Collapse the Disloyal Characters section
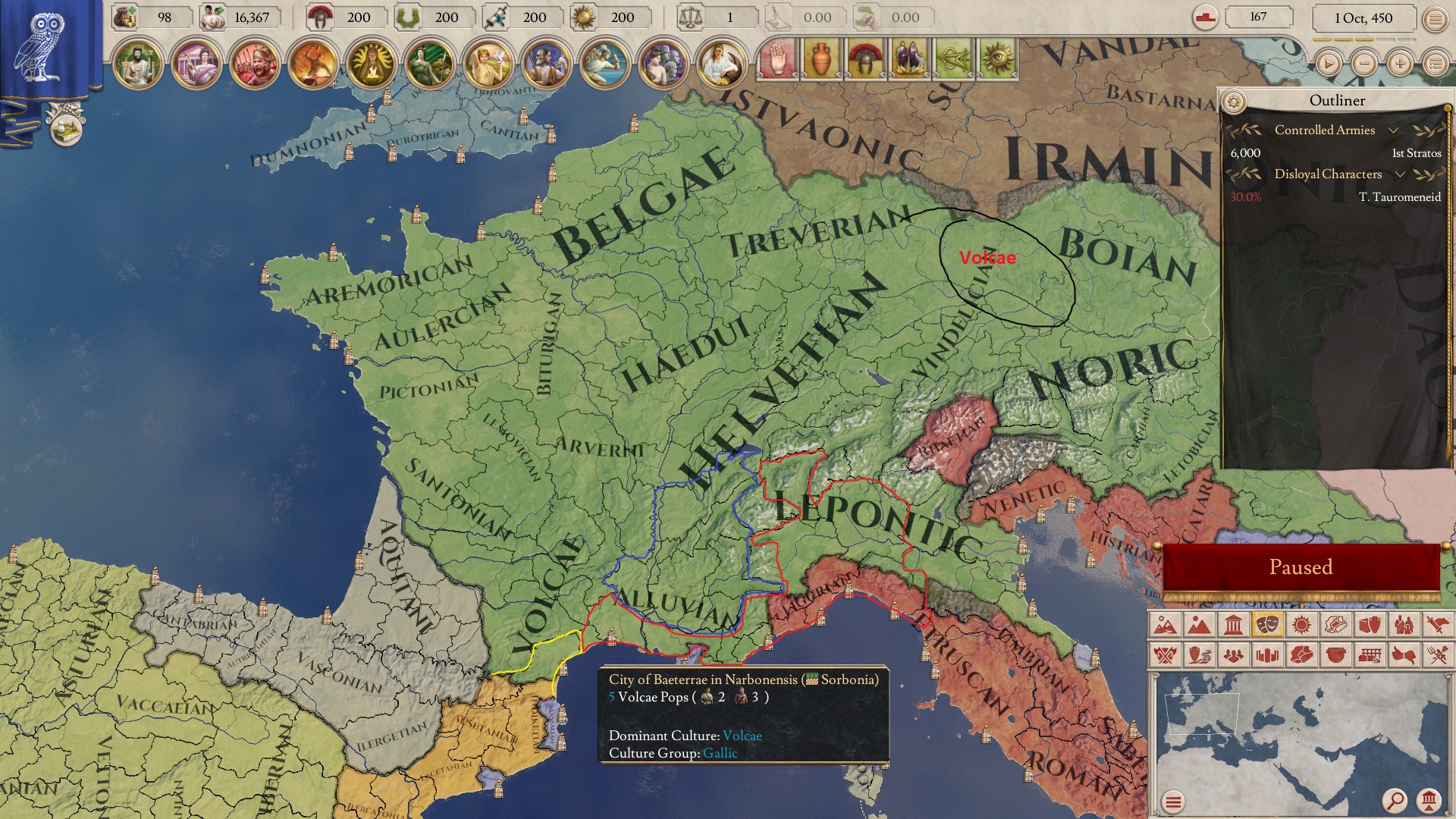 (1399, 174)
